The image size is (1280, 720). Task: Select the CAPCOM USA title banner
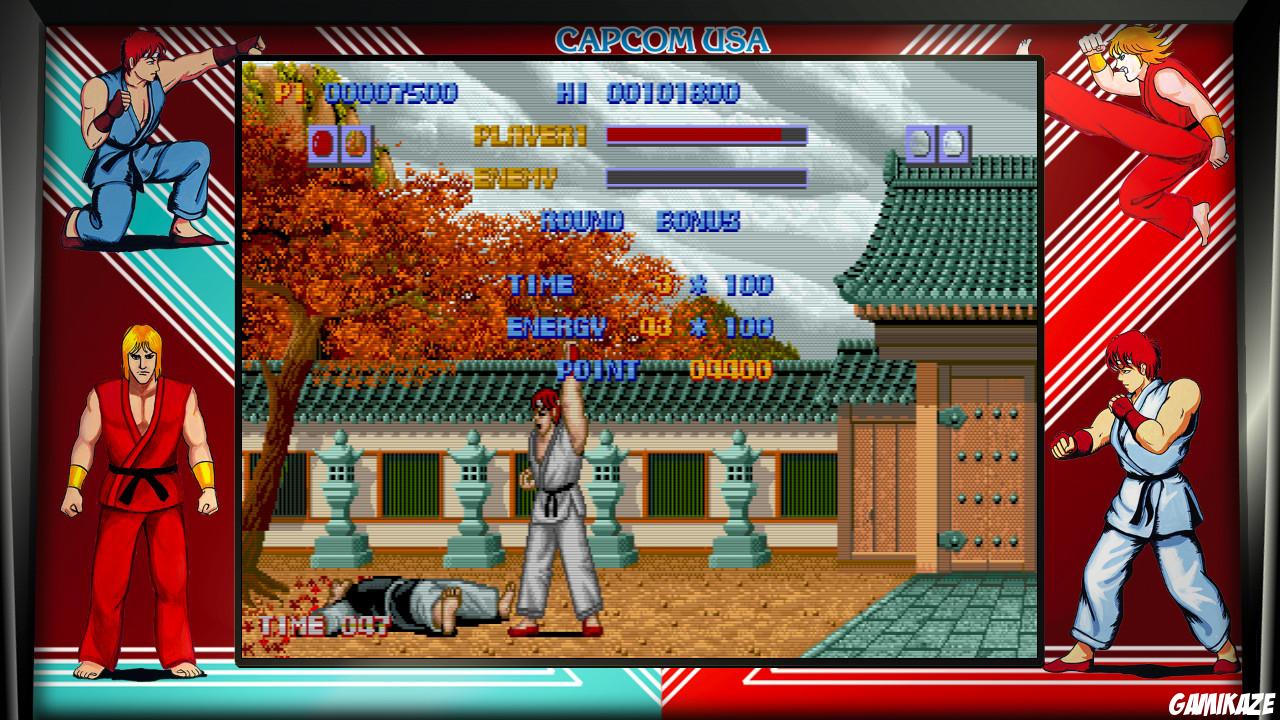coord(663,42)
